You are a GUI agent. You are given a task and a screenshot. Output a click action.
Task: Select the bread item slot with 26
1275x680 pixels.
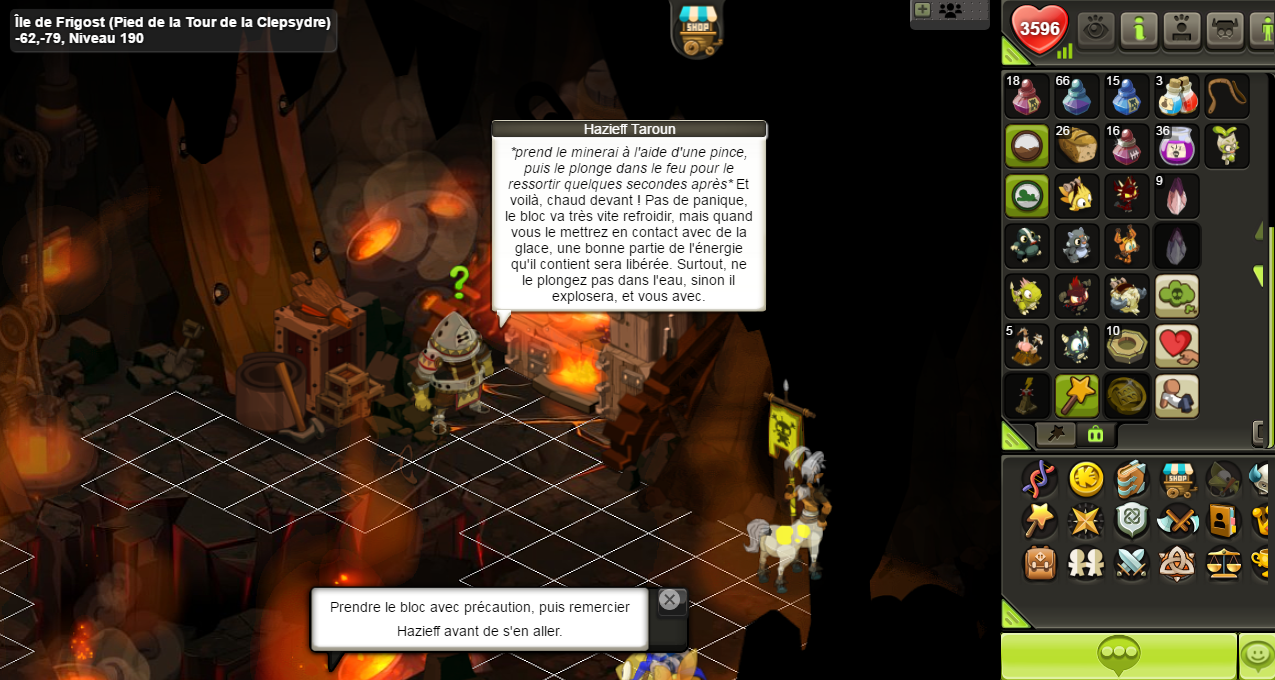point(1076,146)
